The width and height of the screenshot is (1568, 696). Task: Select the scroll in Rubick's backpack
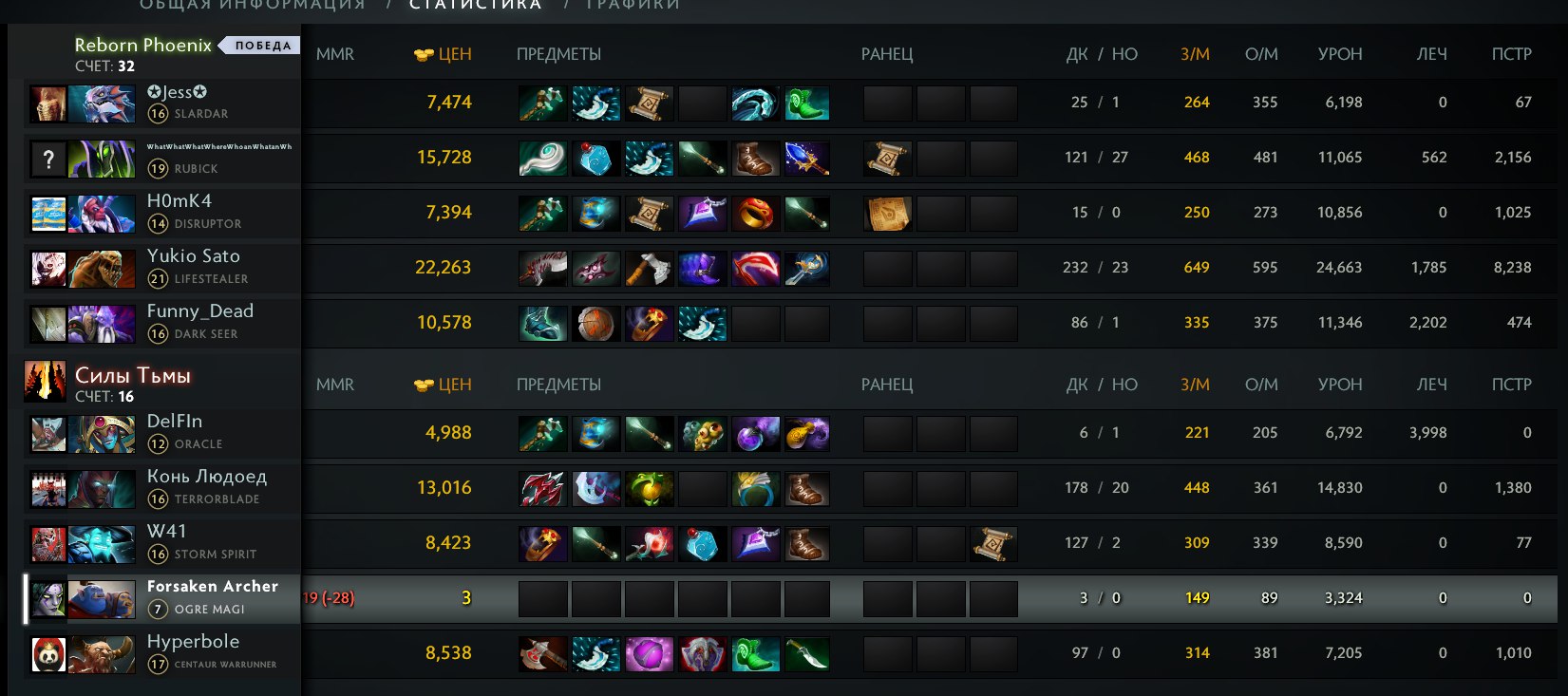tap(888, 159)
